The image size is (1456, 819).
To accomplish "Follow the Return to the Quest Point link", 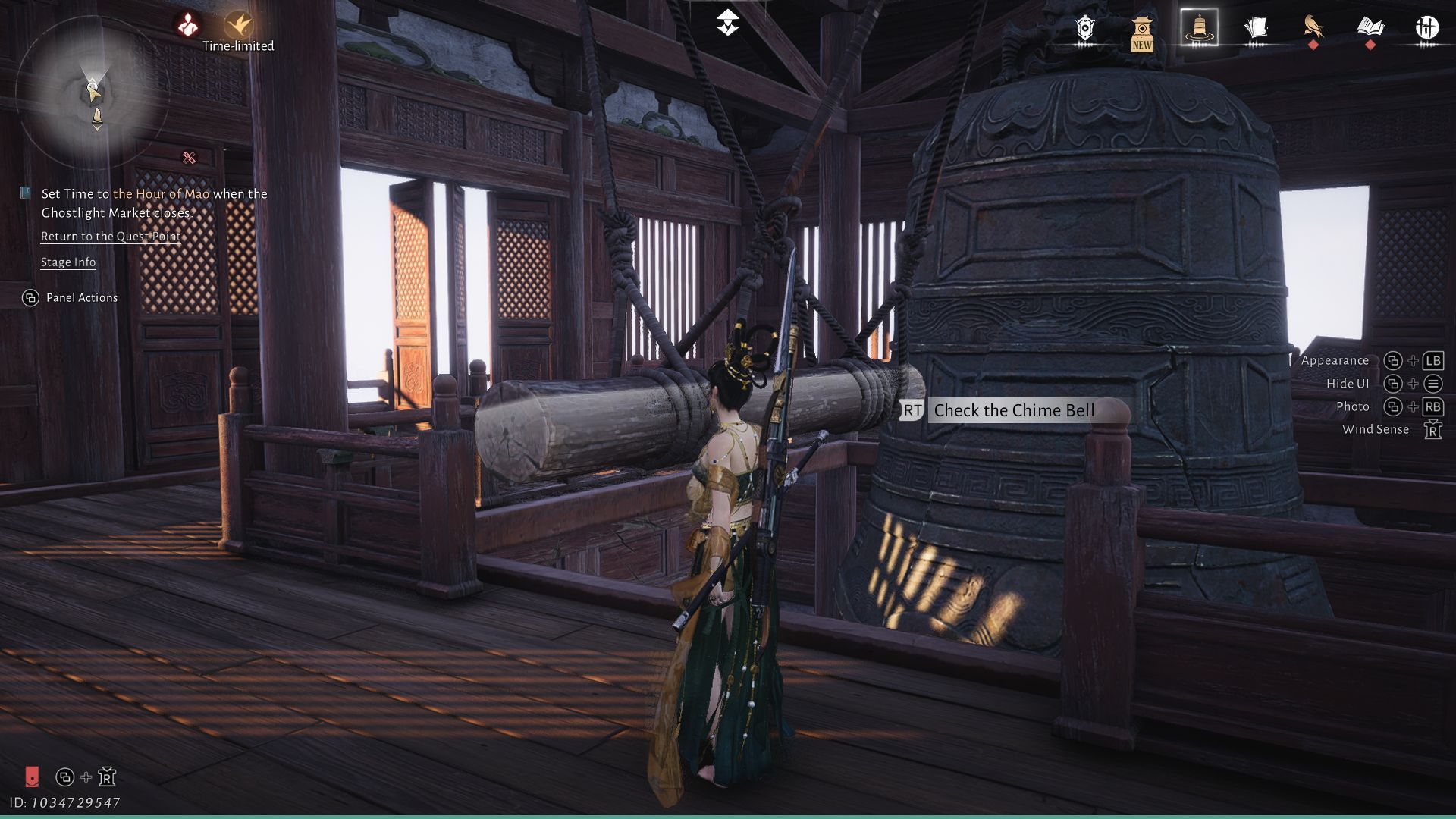I will [111, 237].
